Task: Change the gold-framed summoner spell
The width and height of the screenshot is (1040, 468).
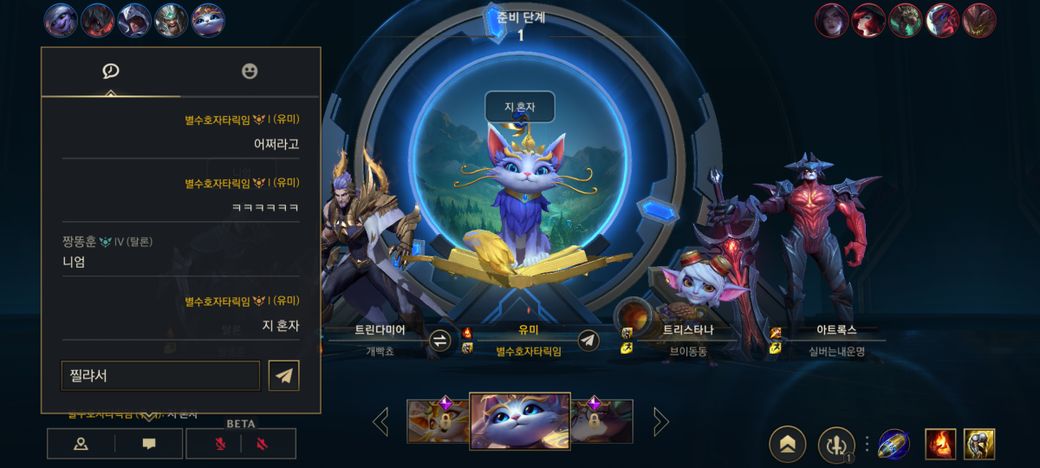Action: coord(979,444)
